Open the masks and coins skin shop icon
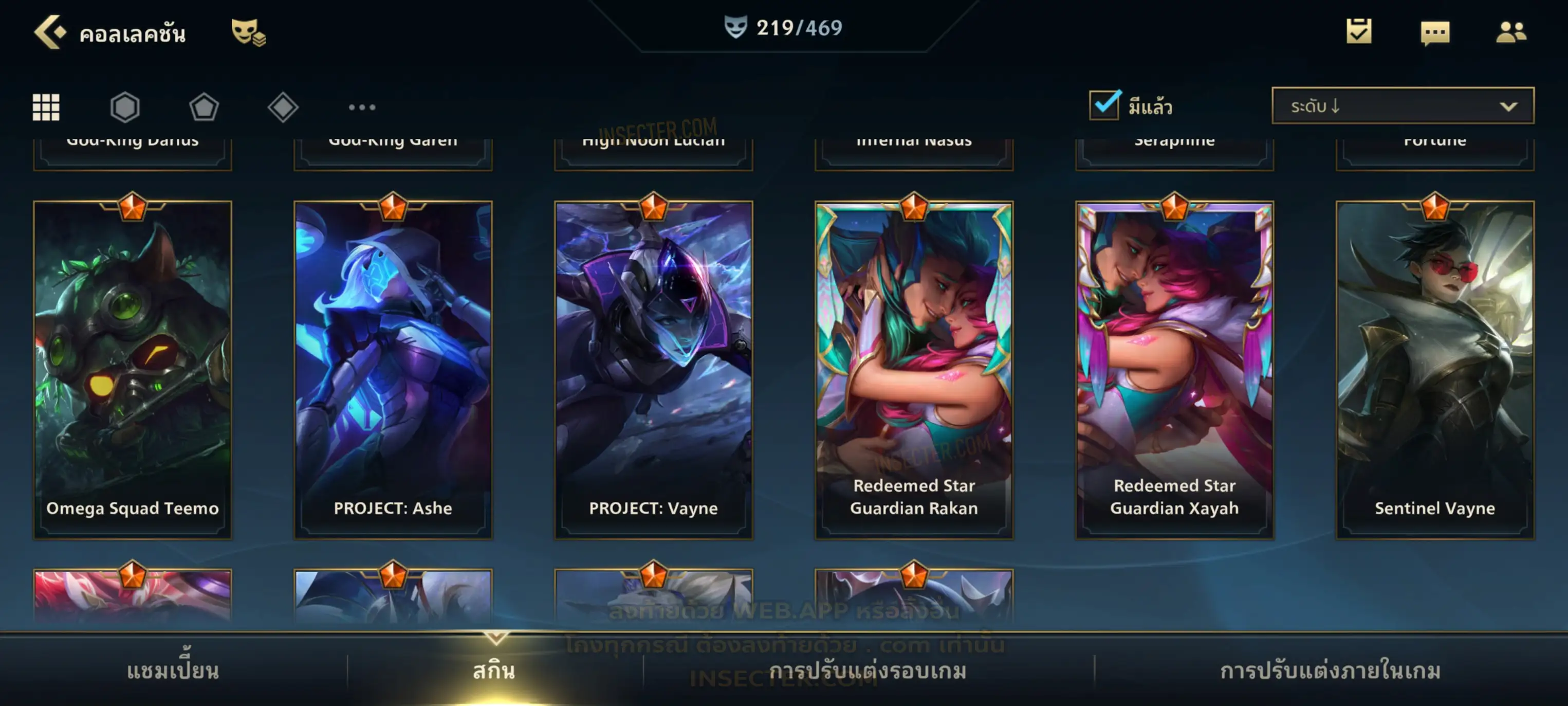The width and height of the screenshot is (1568, 706). tap(248, 32)
